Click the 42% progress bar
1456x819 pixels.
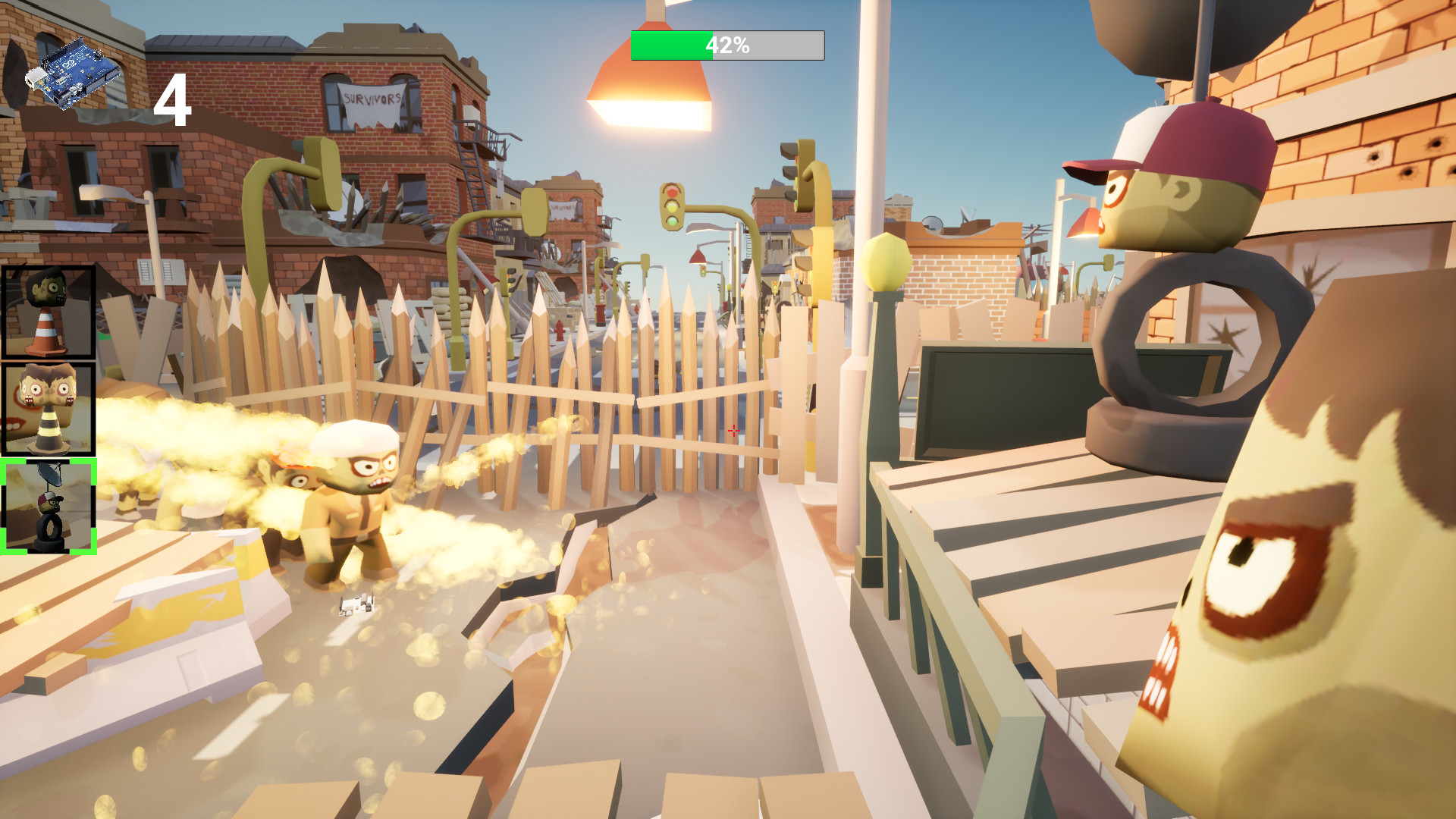coord(726,45)
